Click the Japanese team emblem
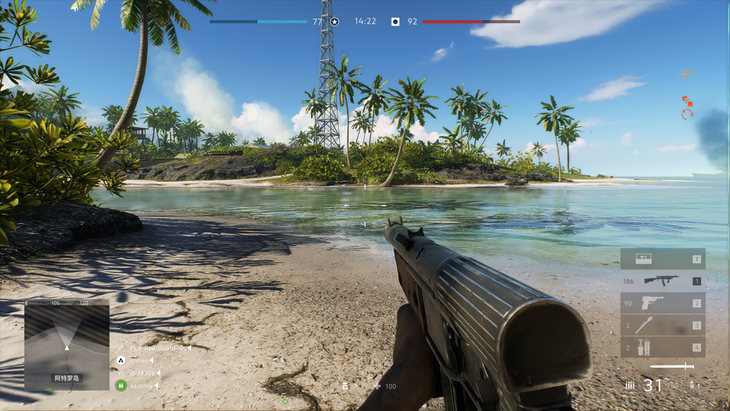 click(395, 21)
